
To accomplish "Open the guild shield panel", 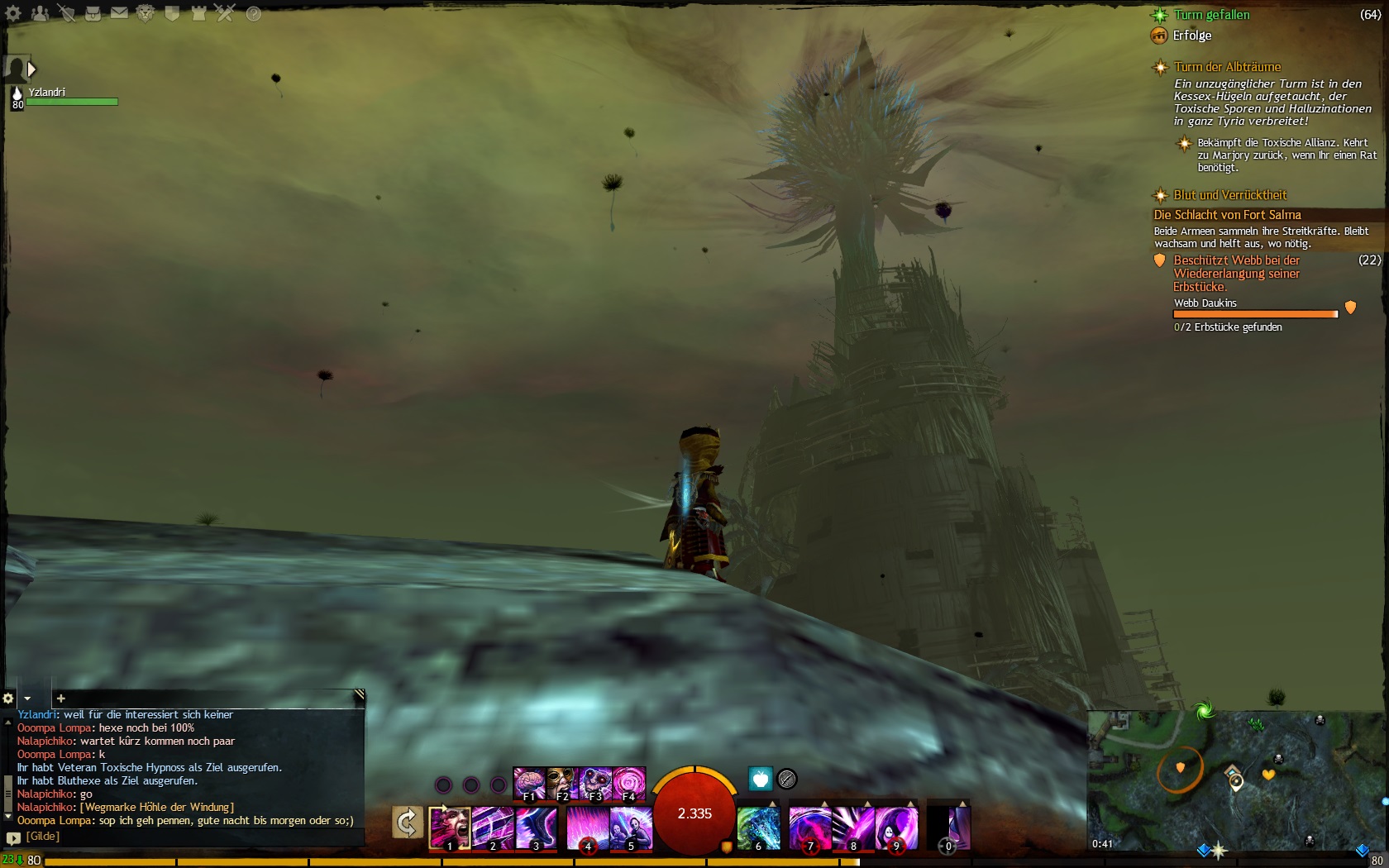I will 172,13.
